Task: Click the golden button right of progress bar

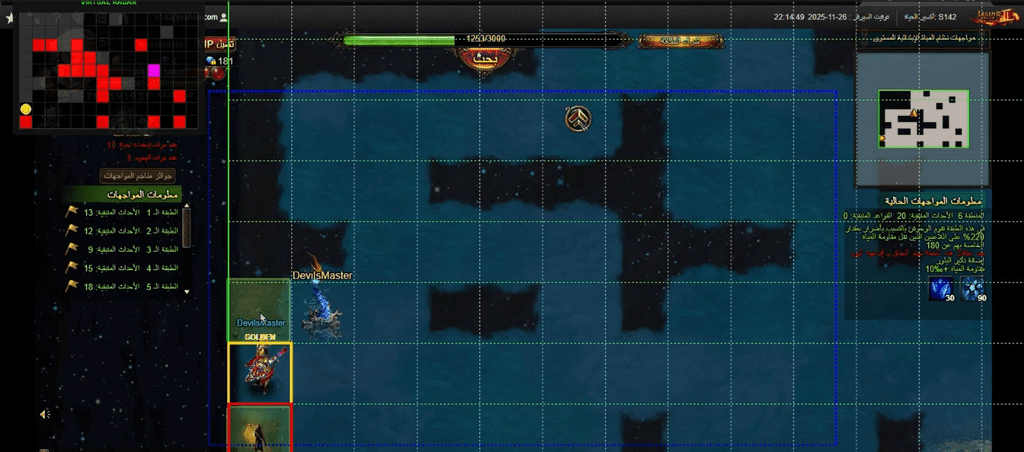Action: pyautogui.click(x=668, y=41)
